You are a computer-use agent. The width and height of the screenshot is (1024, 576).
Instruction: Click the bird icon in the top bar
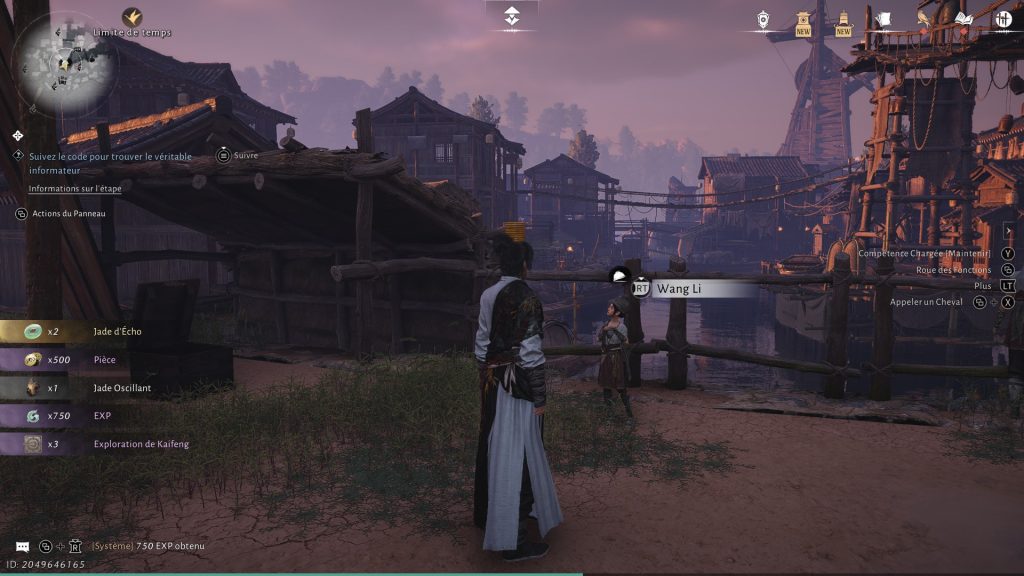(923, 19)
